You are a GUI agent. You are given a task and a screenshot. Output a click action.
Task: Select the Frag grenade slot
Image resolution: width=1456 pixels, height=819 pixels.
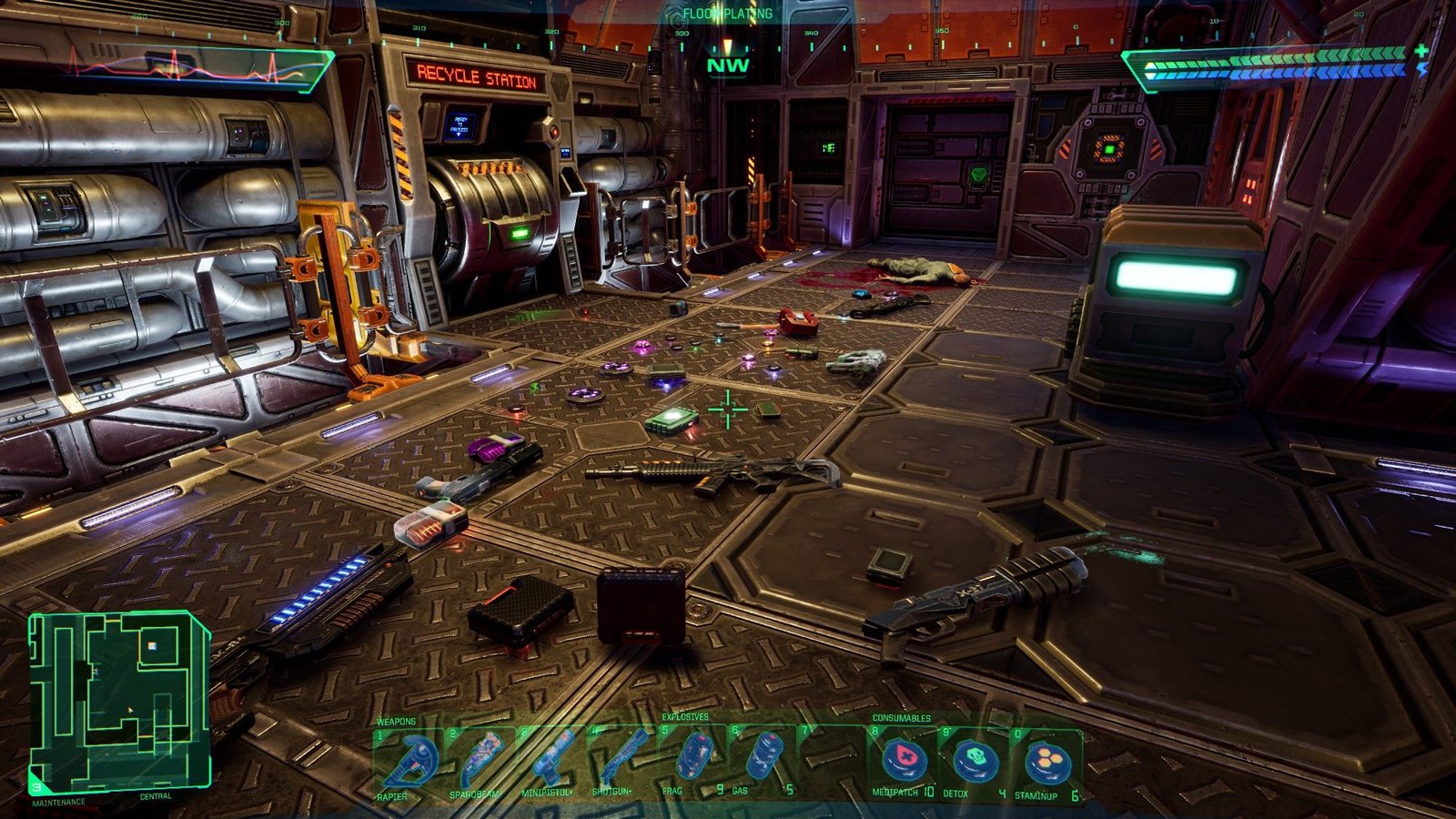693,761
